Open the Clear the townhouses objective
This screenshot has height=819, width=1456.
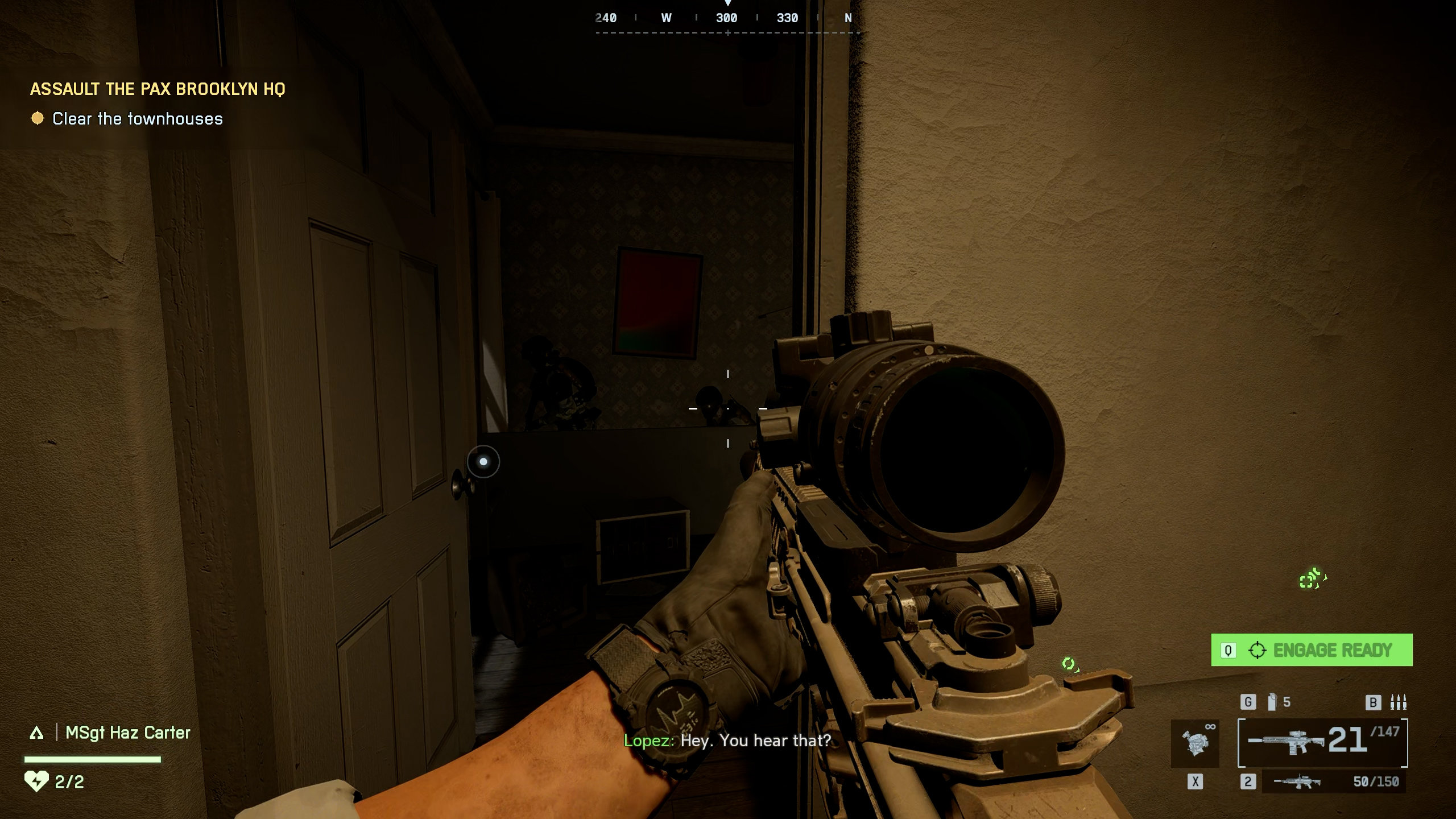(137, 119)
